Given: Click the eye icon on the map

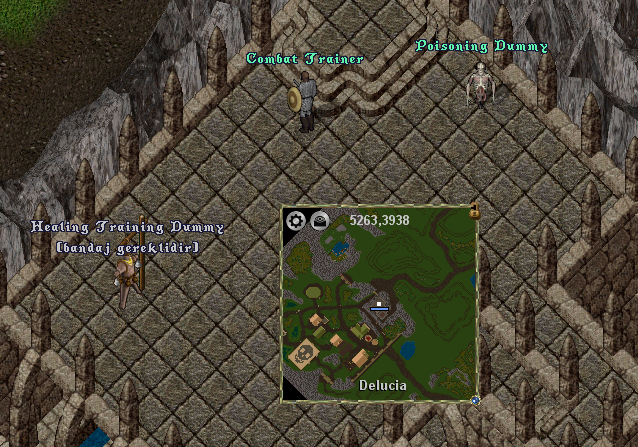Looking at the screenshot, I should (321, 221).
